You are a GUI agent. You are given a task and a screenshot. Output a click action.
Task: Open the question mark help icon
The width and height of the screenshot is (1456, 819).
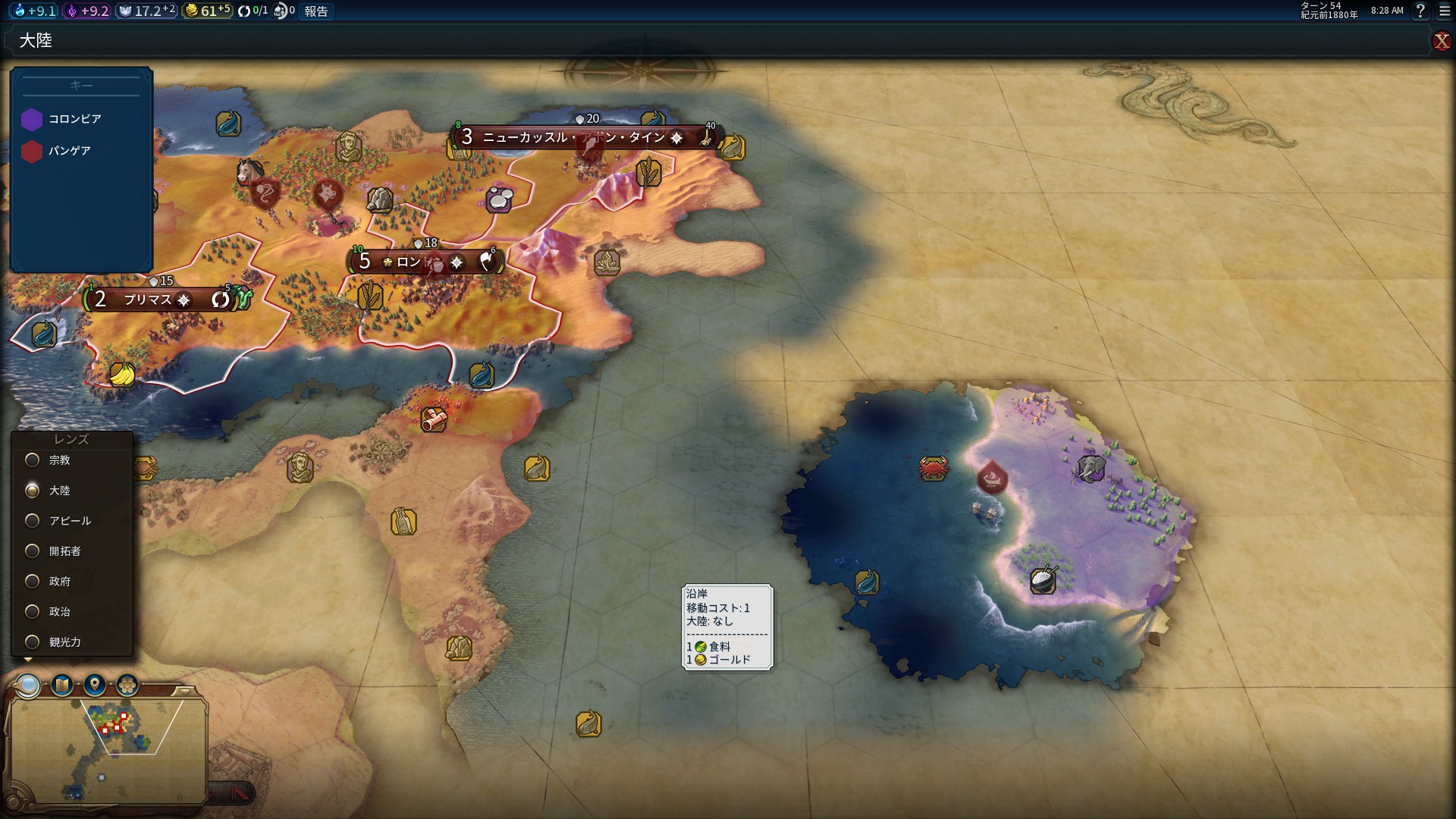1420,11
